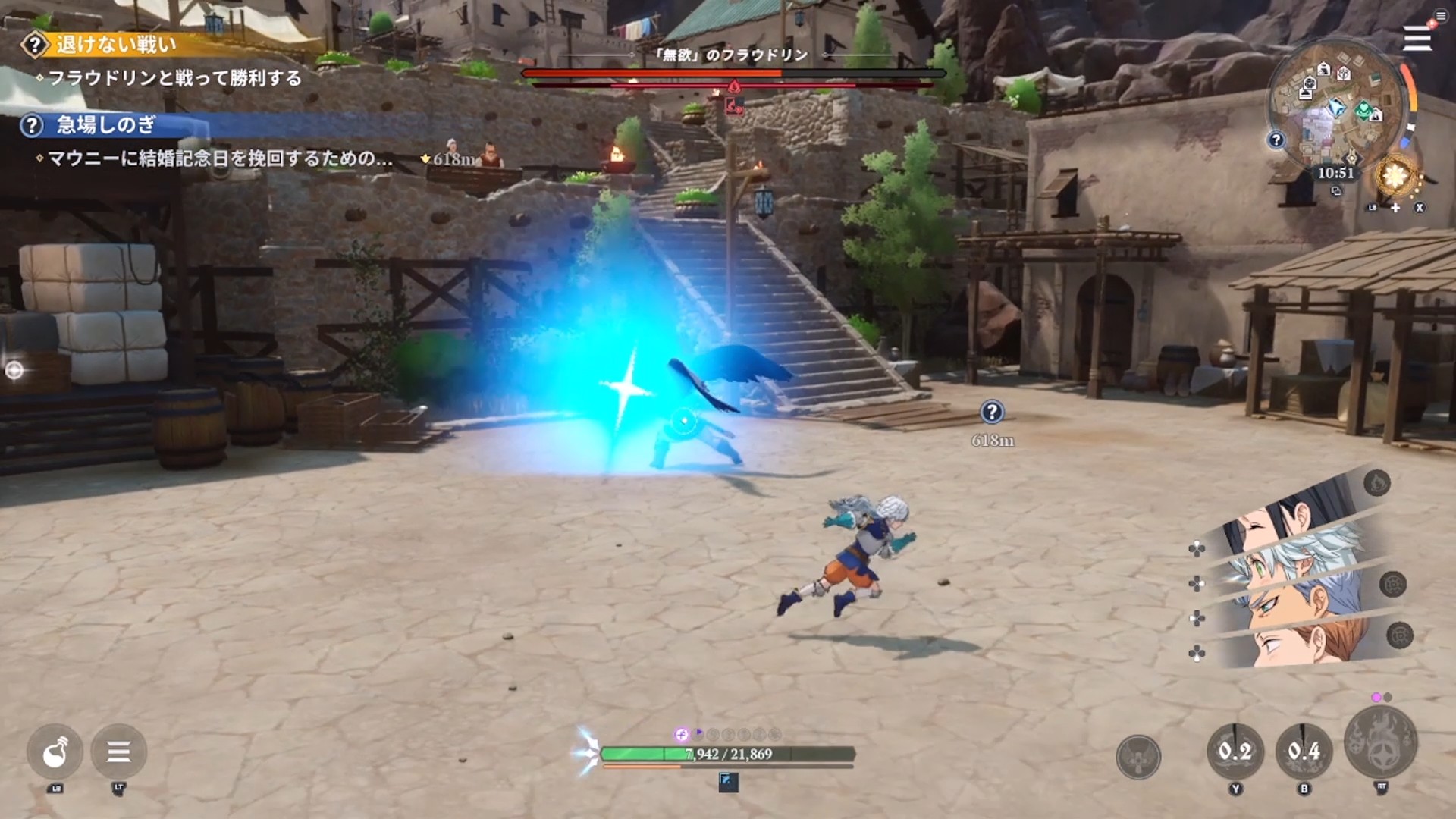
Task: Click the small overlapping-squares icon under the clock
Action: 1336,191
